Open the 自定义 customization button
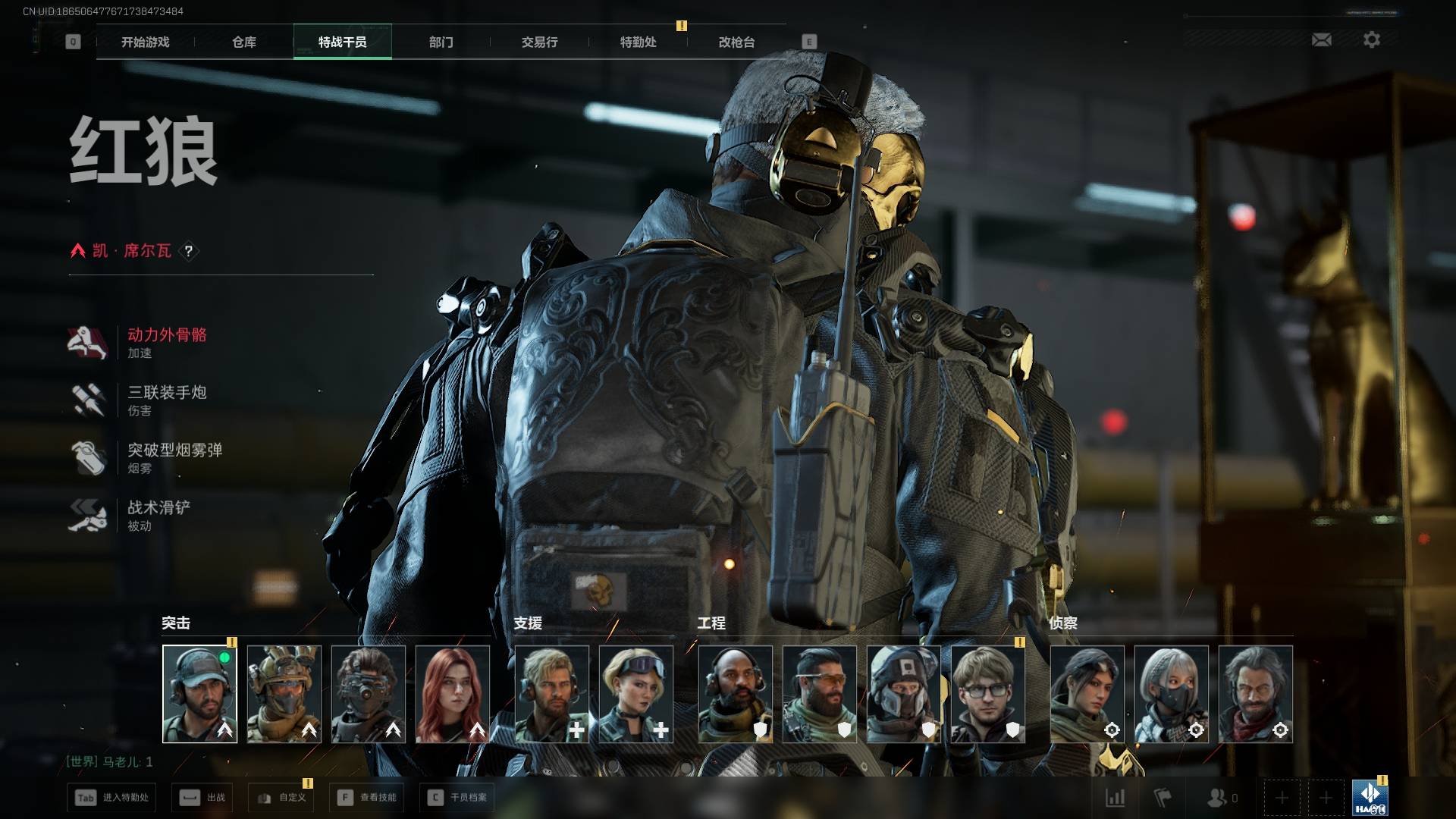This screenshot has height=819, width=1456. point(281,798)
